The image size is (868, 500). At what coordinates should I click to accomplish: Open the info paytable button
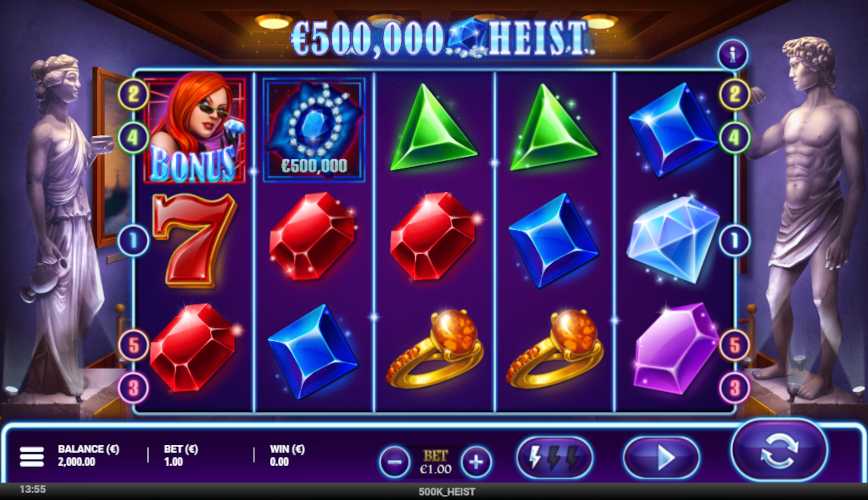733,55
